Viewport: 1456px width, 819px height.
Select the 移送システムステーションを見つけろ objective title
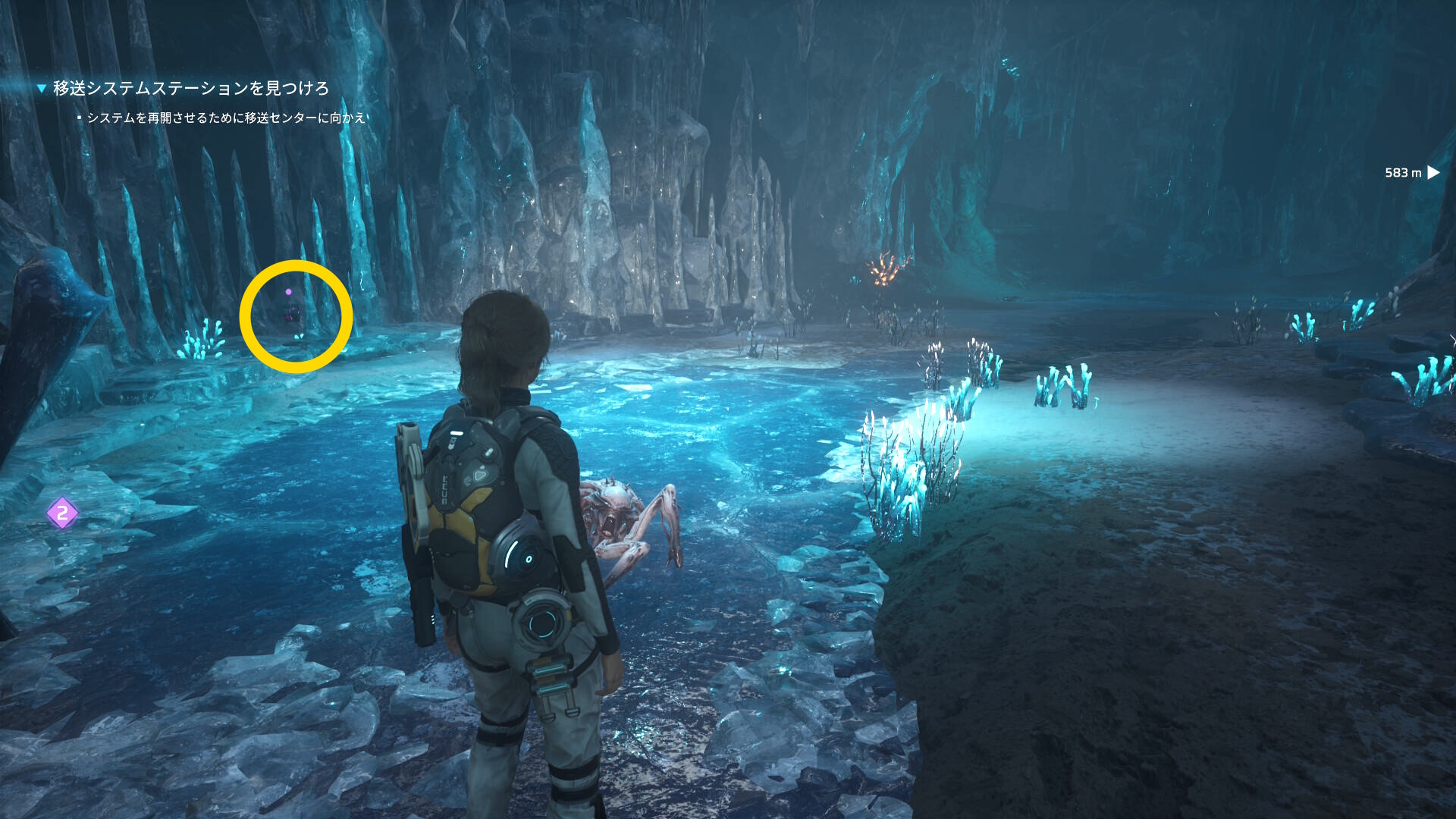tap(190, 89)
